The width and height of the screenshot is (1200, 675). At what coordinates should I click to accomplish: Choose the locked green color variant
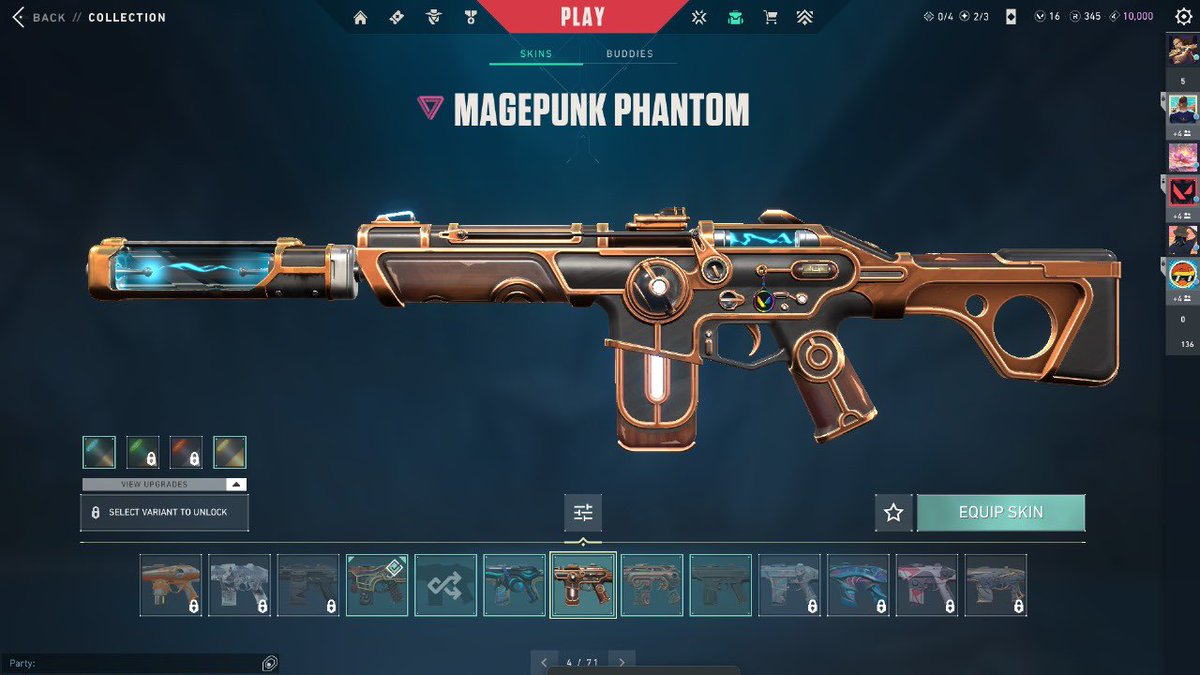pos(143,452)
